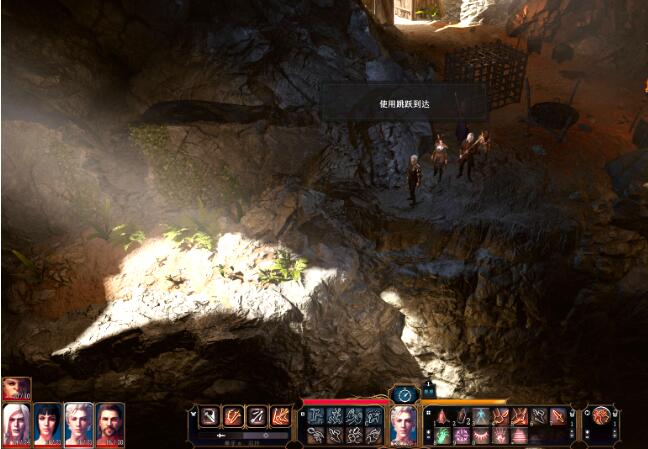Click the round red icon at hotbar's end
The height and width of the screenshot is (449, 648).
click(x=602, y=415)
